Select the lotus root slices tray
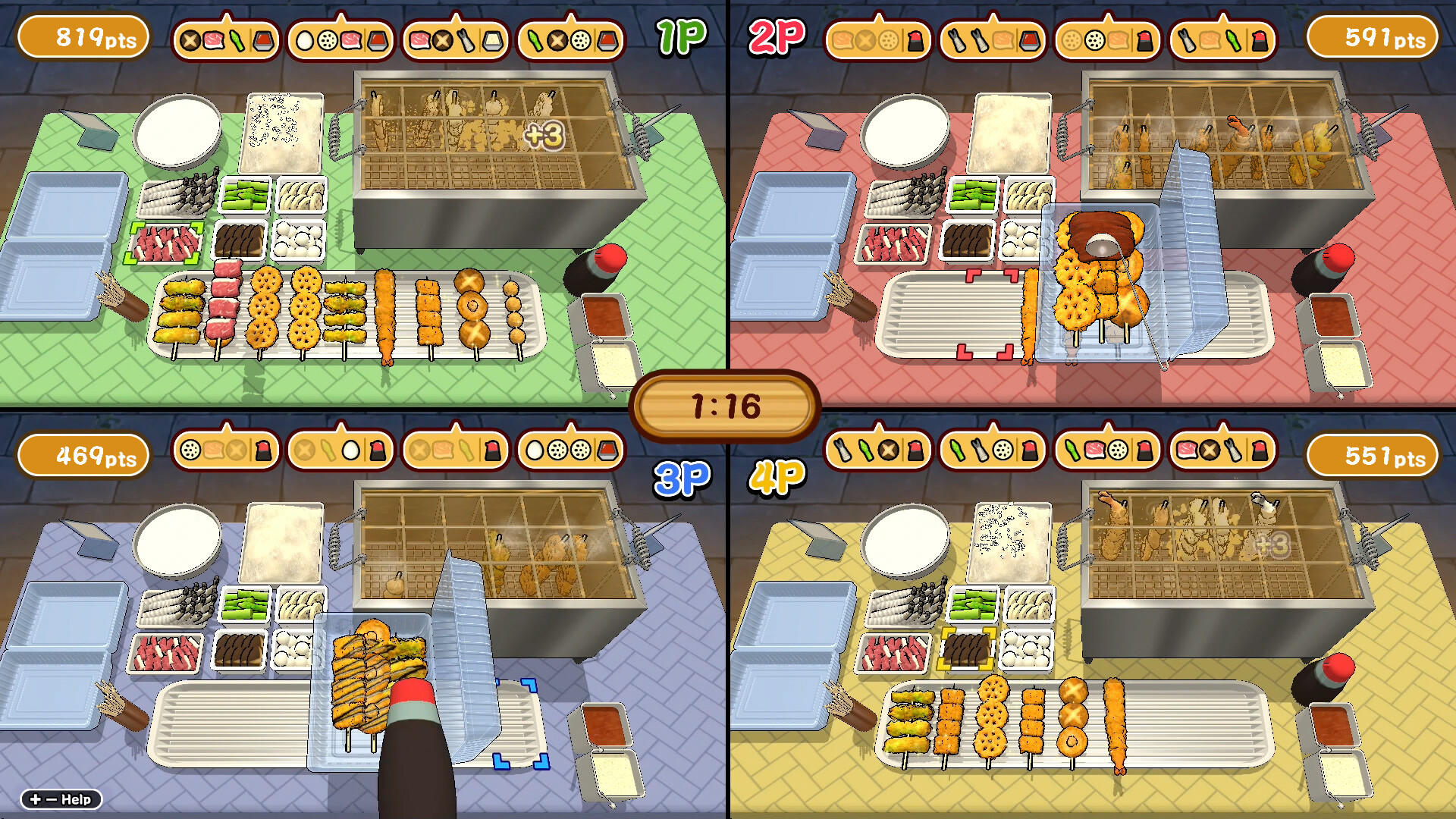Viewport: 1456px width, 819px height. [x=300, y=193]
